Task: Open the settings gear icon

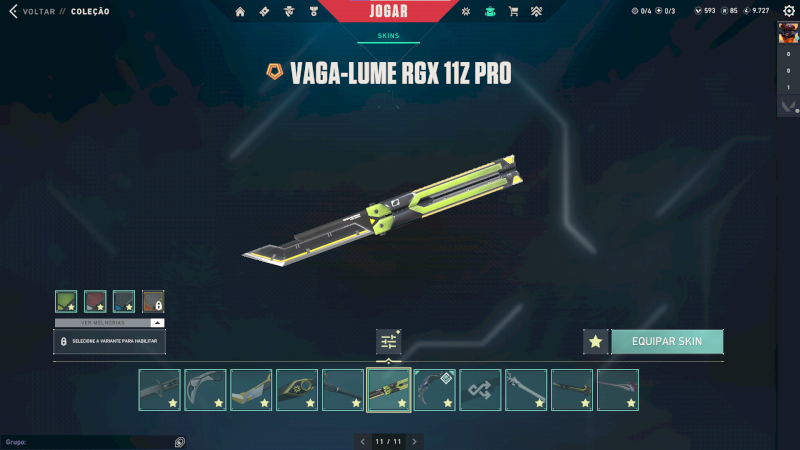Action: (788, 11)
